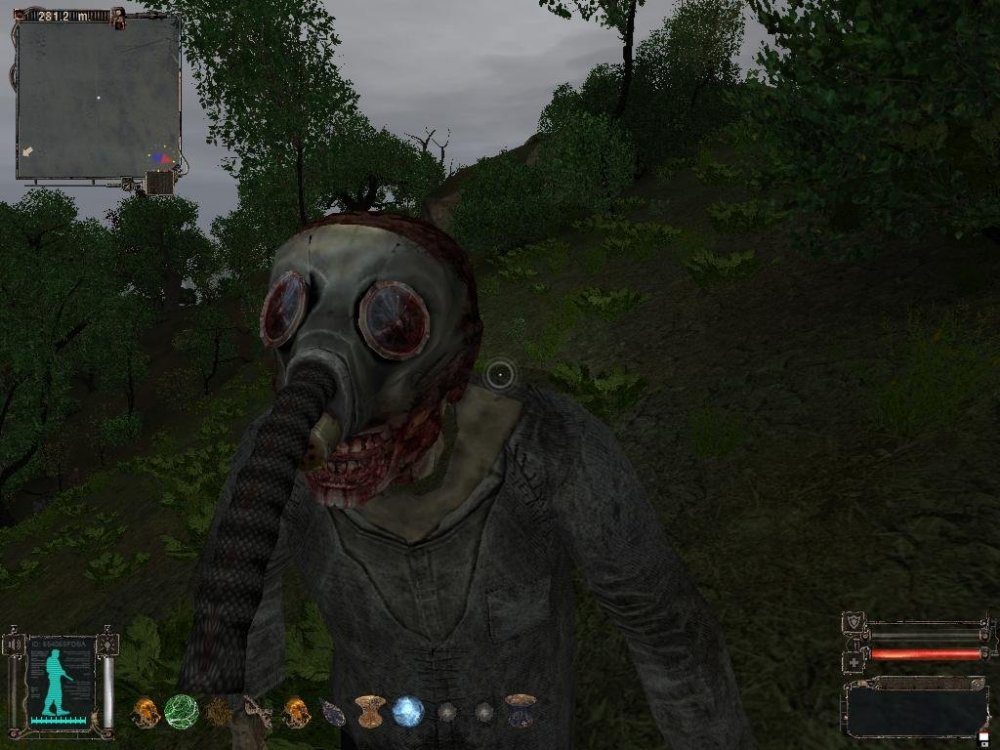Image resolution: width=1000 pixels, height=750 pixels.
Task: Click the speaker noise indicator icon
Action: pyautogui.click(x=13, y=646)
